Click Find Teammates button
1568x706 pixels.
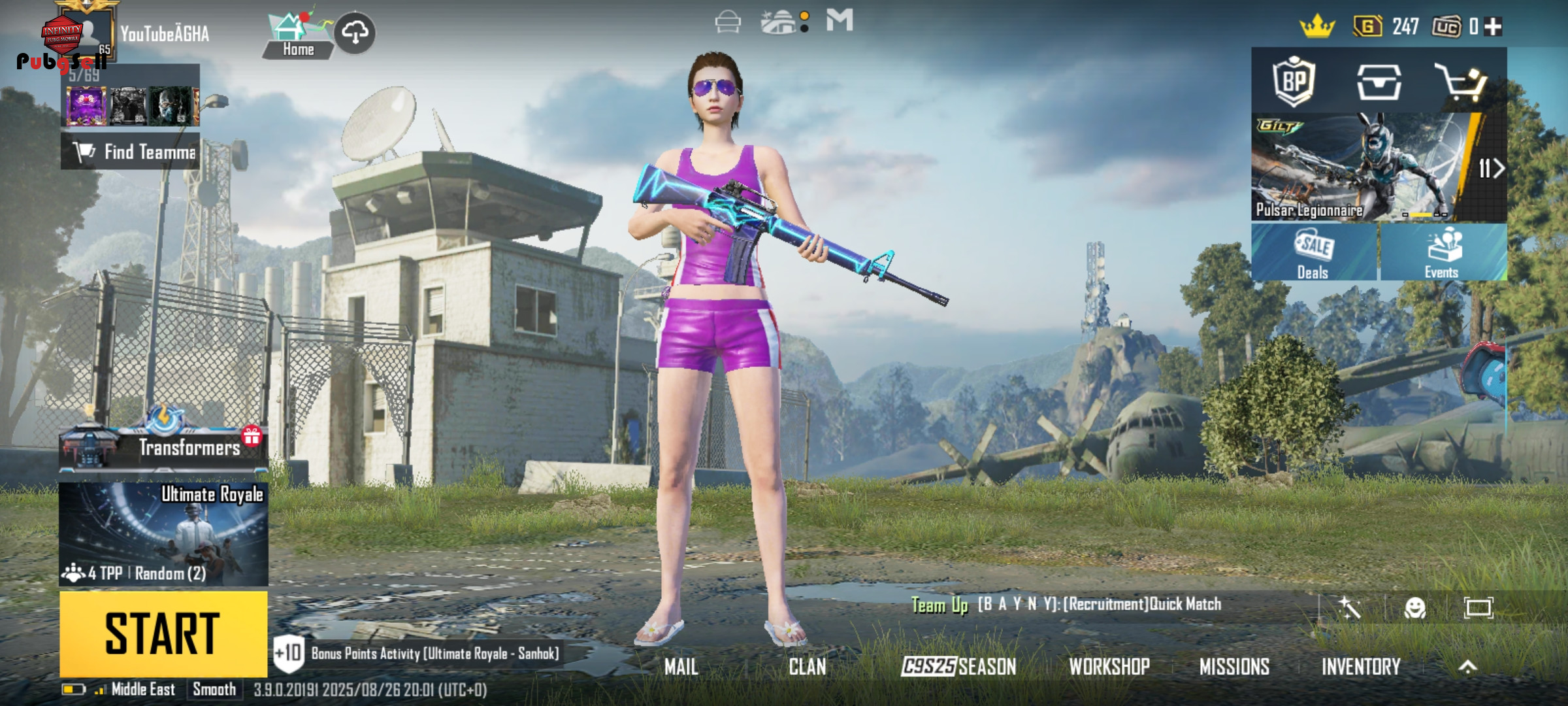(131, 152)
